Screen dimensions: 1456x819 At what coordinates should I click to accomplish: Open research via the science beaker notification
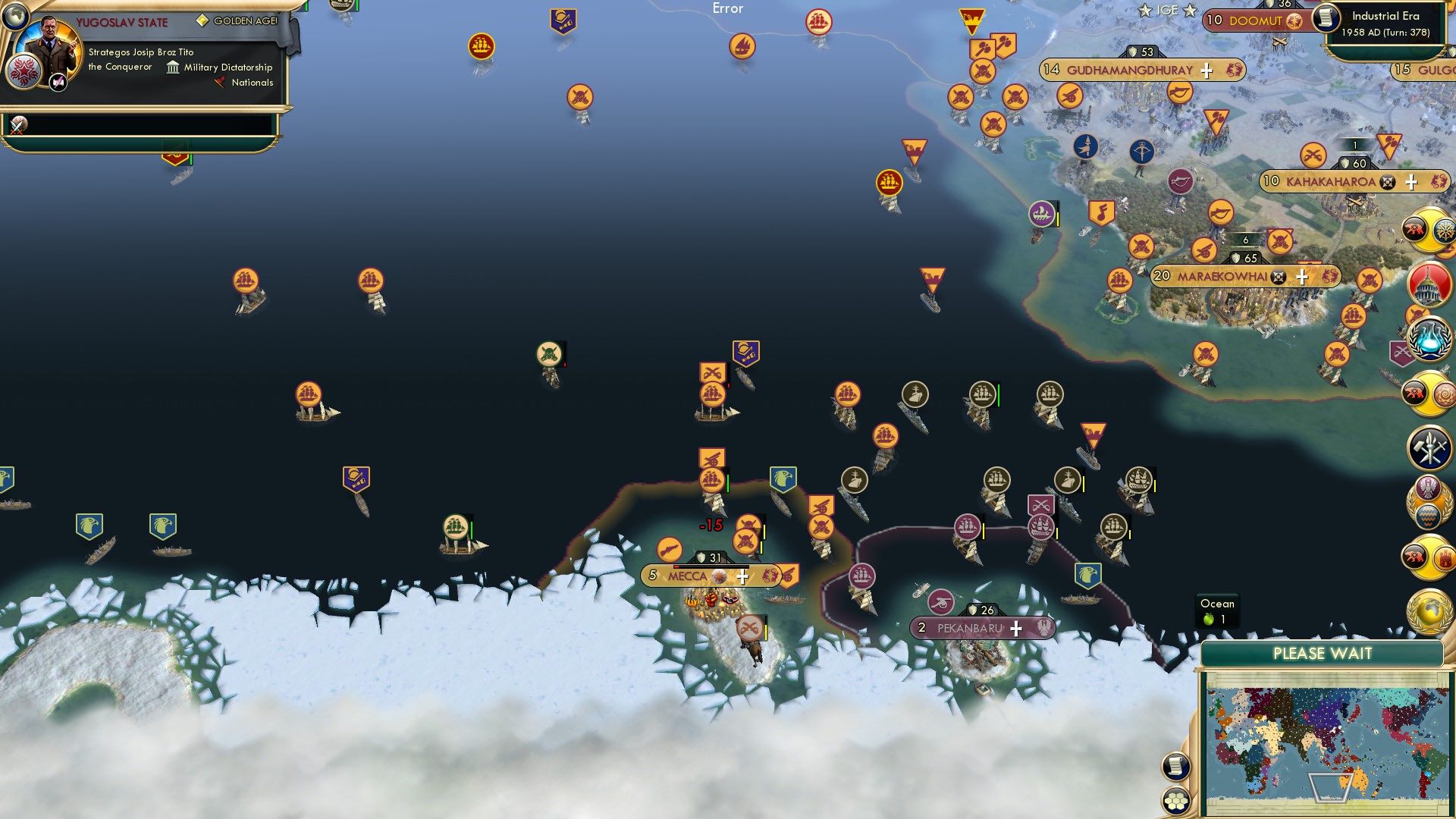(1428, 339)
